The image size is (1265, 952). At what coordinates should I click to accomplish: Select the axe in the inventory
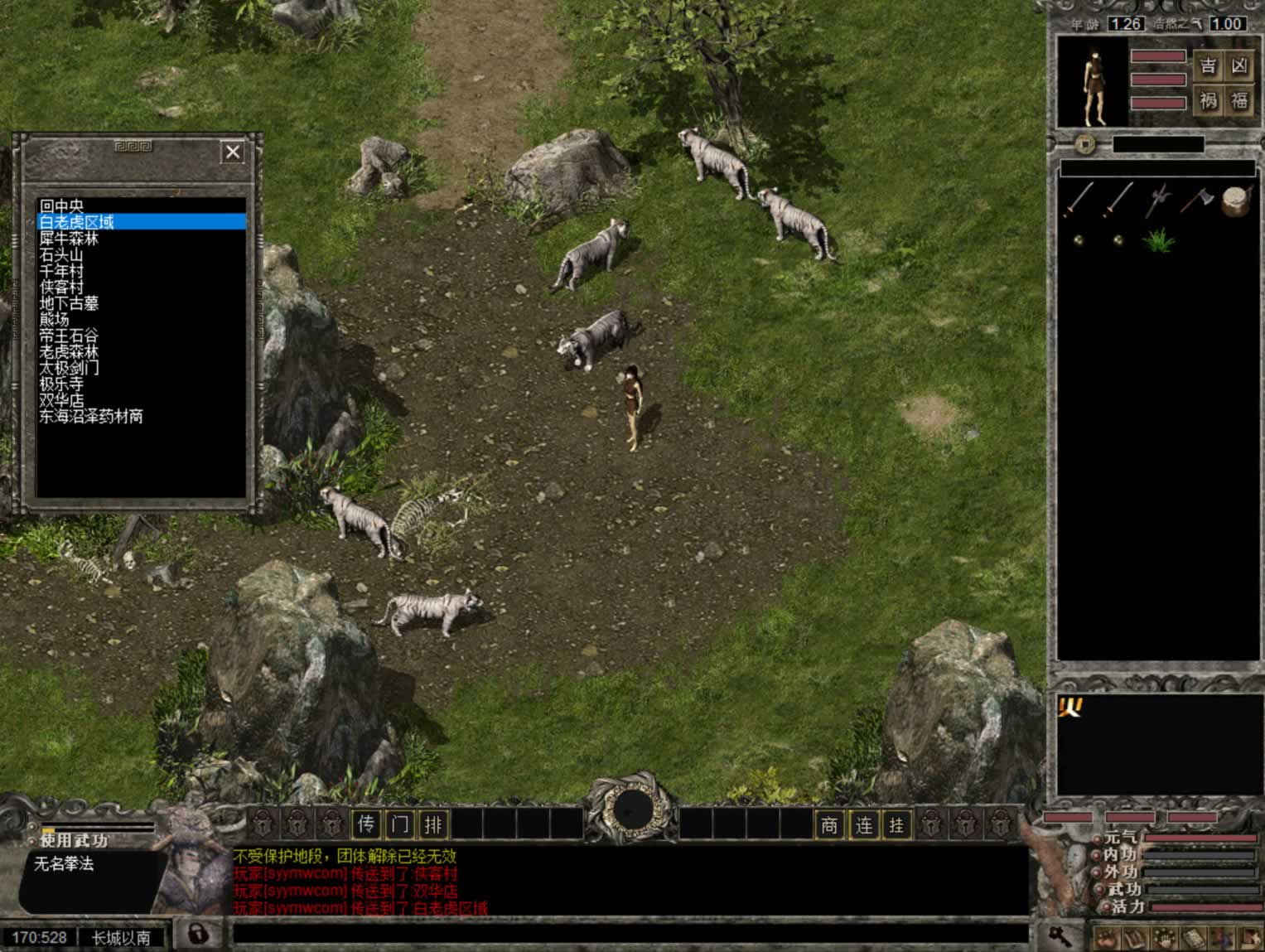click(1196, 199)
